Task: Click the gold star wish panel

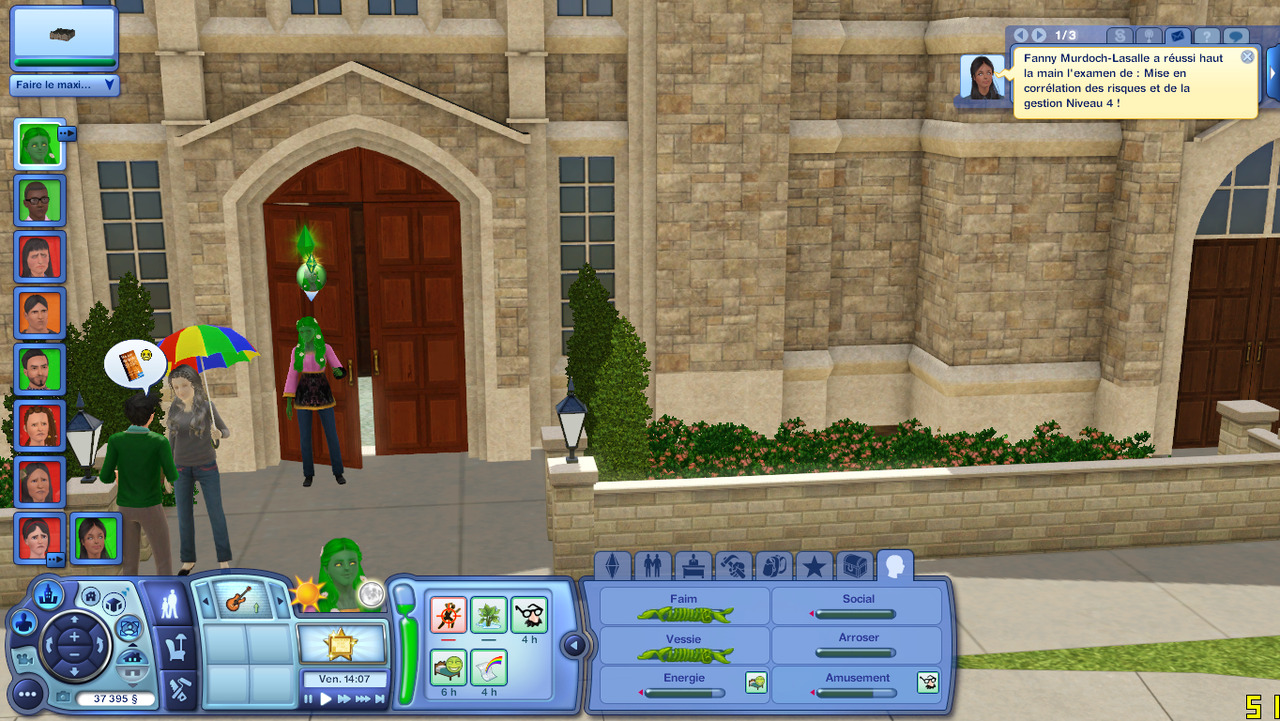Action: tap(342, 644)
